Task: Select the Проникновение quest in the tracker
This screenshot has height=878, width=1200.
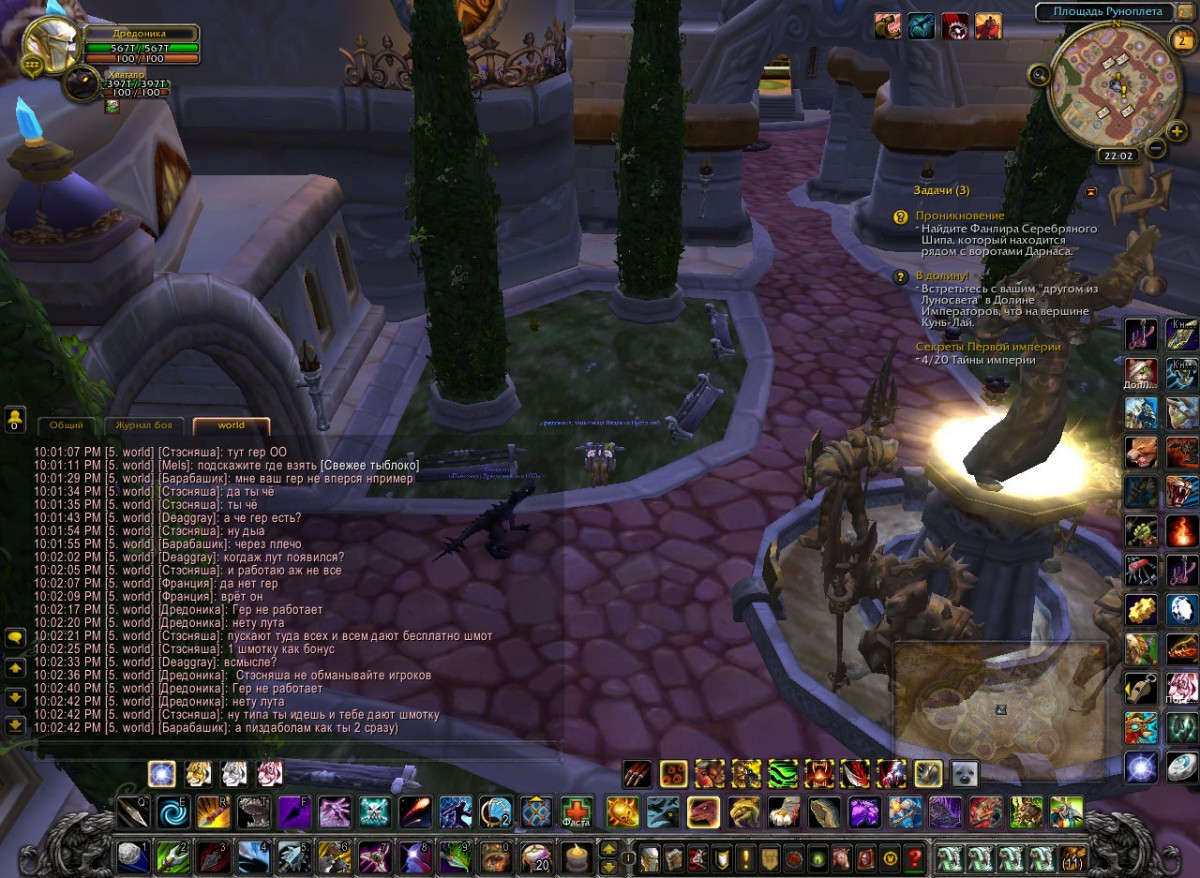Action: [960, 216]
